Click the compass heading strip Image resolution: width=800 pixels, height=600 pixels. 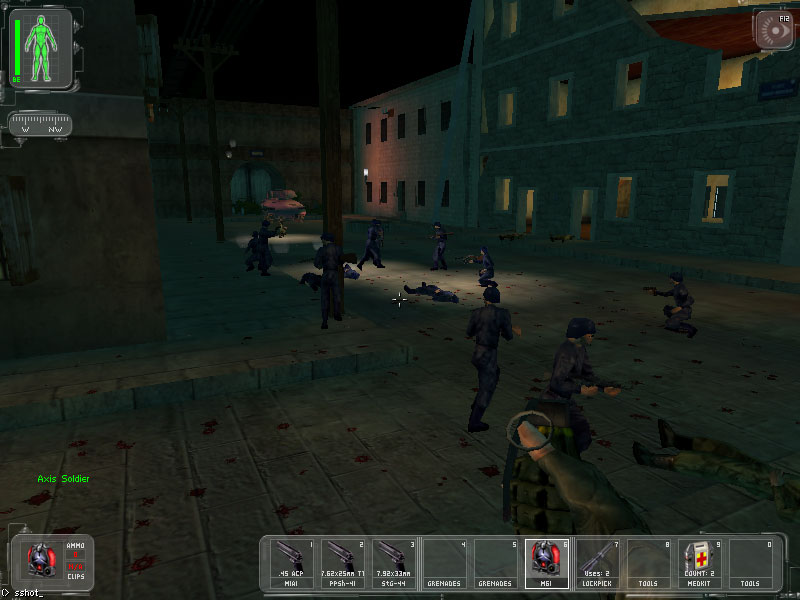[x=40, y=126]
